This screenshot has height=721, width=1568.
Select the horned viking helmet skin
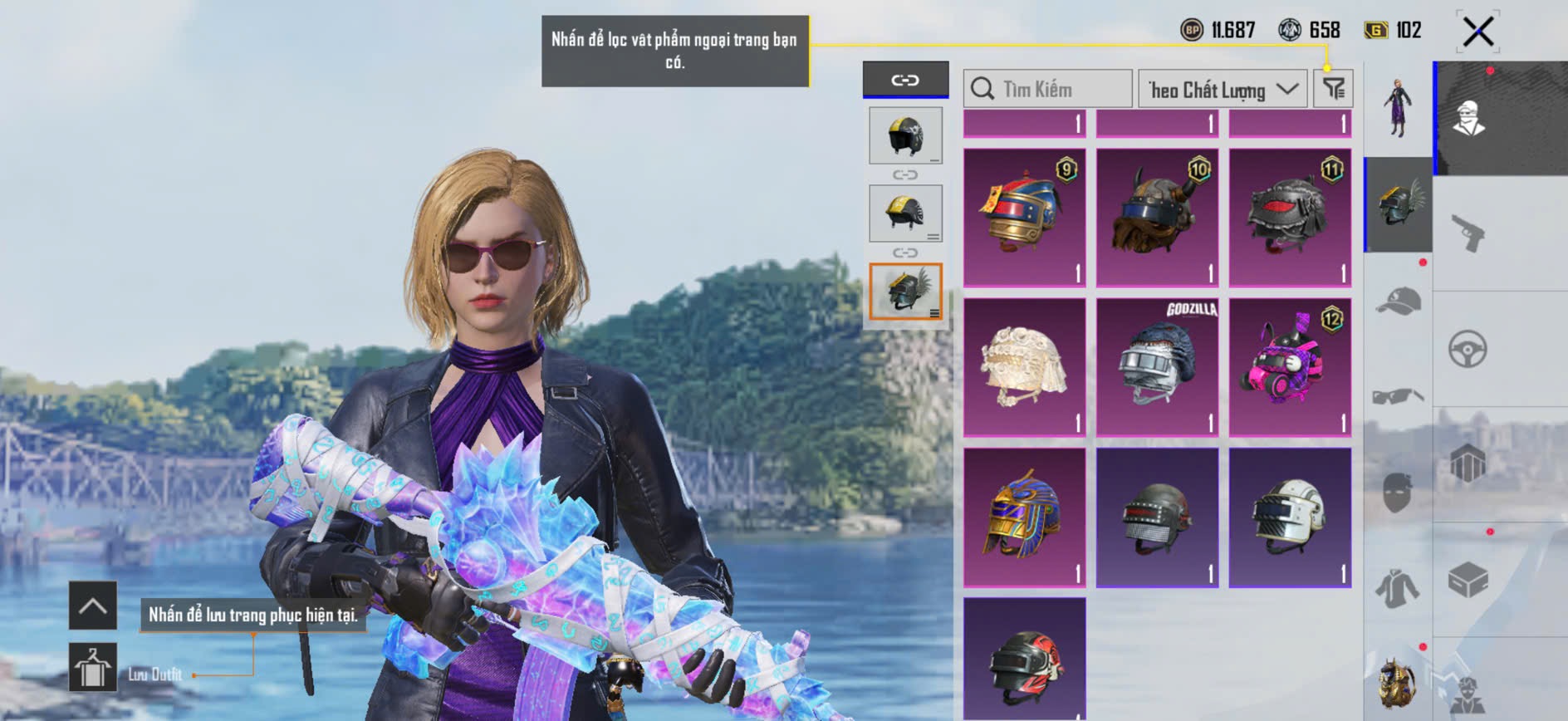[x=1157, y=218]
